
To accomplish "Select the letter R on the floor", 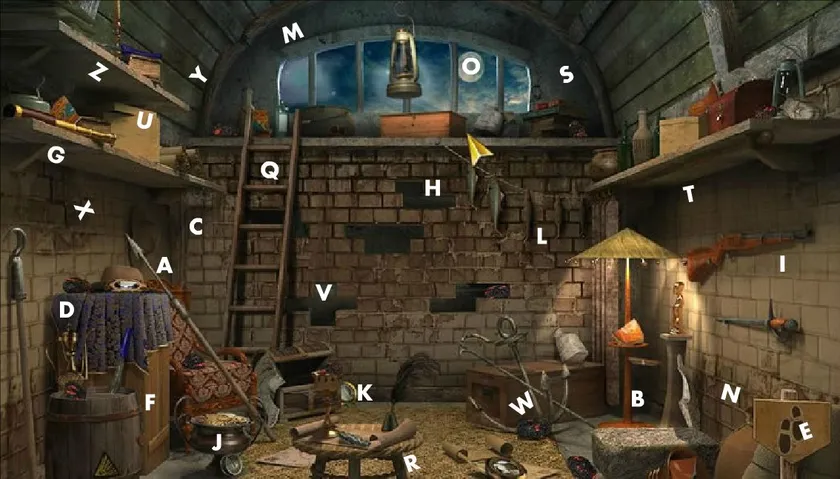I will 410,462.
